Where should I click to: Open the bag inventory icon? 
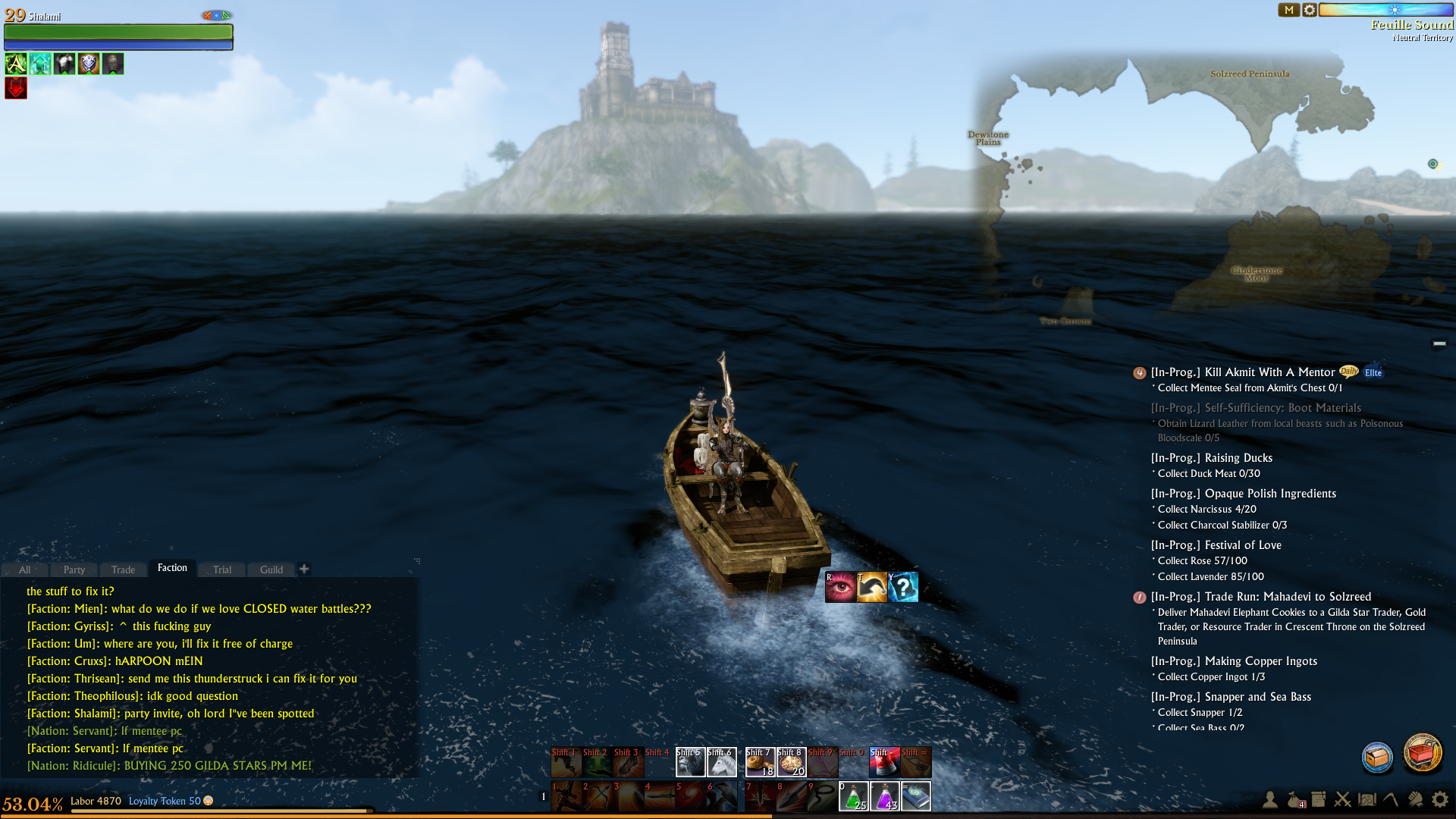[1294, 799]
